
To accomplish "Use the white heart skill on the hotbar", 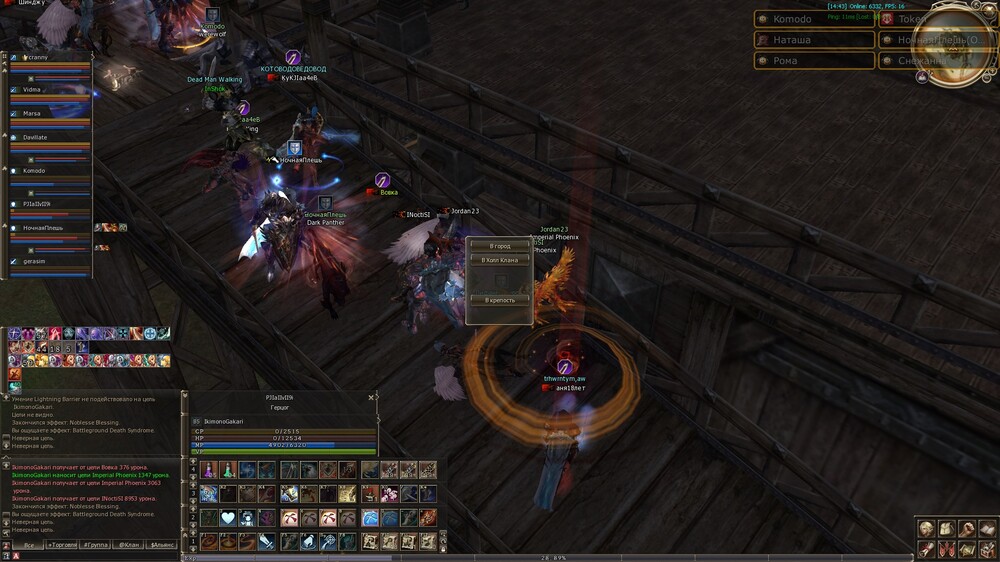I will [x=227, y=517].
